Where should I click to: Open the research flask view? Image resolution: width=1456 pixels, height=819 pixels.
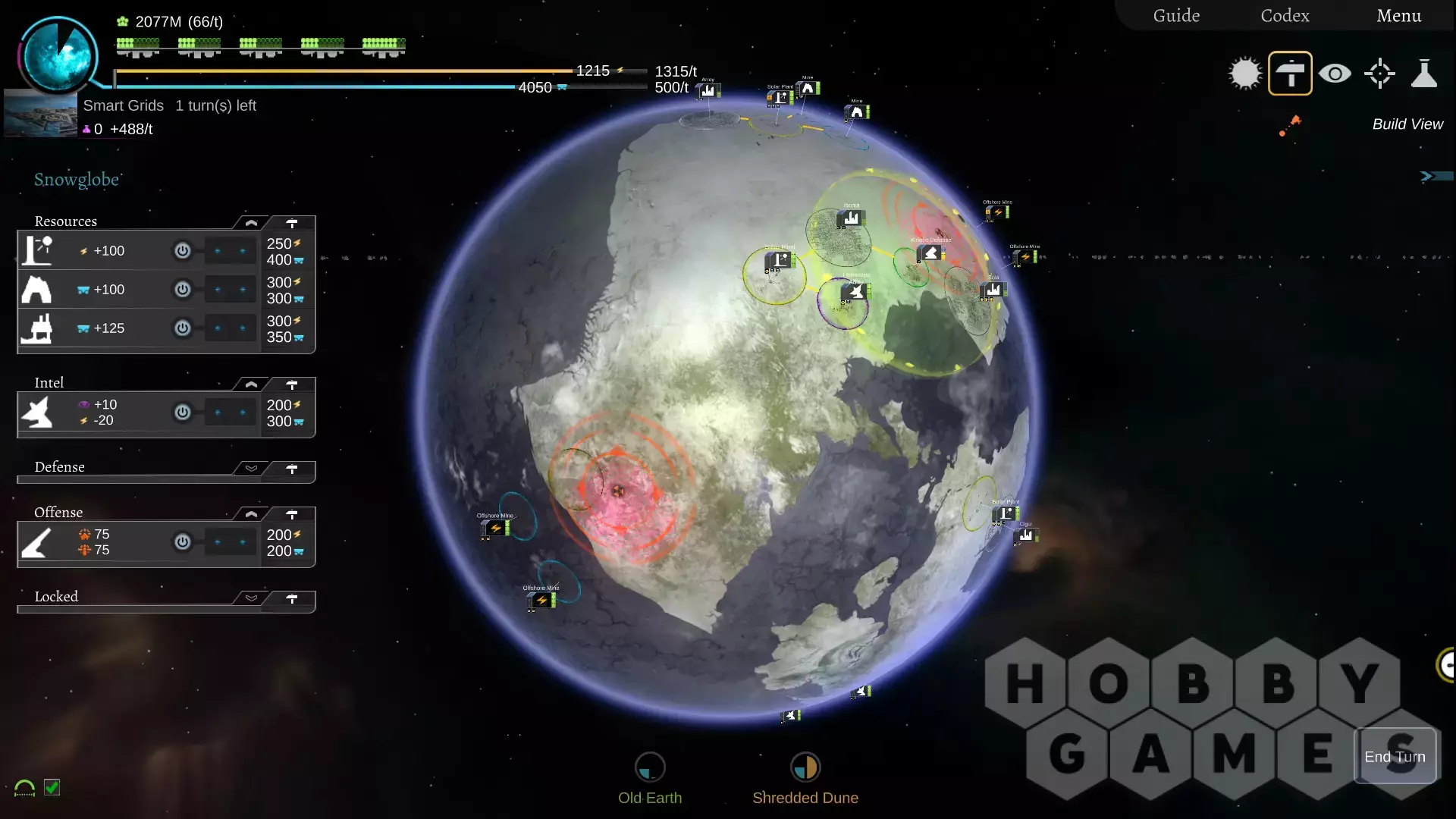[x=1424, y=74]
